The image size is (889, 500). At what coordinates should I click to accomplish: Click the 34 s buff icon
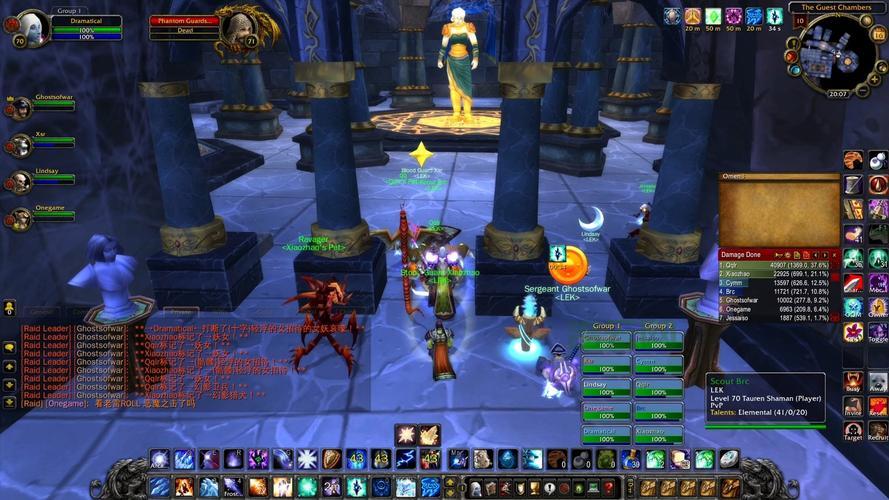(774, 17)
